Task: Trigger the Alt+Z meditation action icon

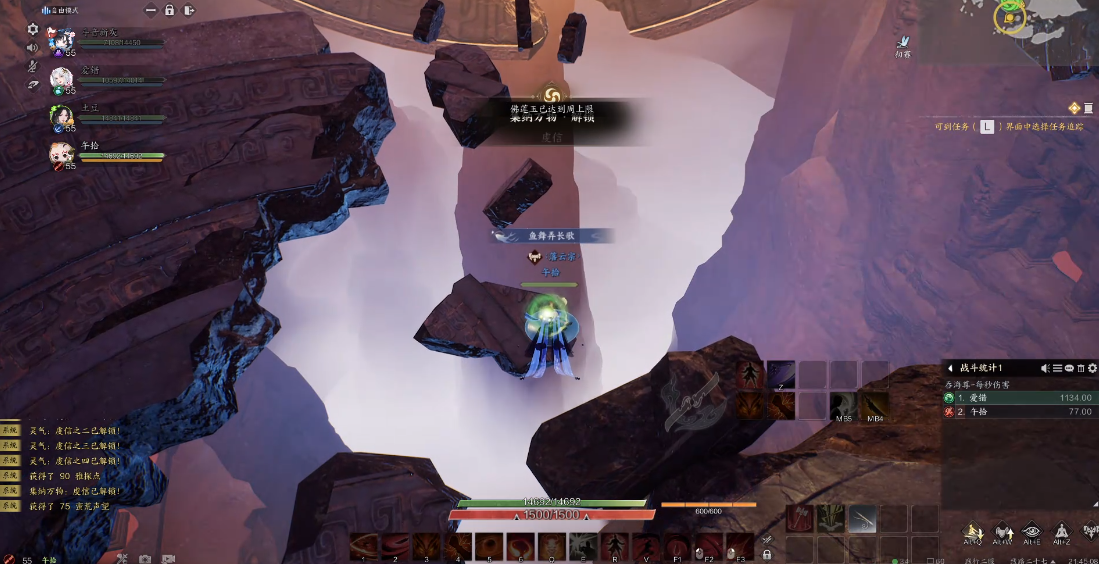Action: tap(1061, 532)
